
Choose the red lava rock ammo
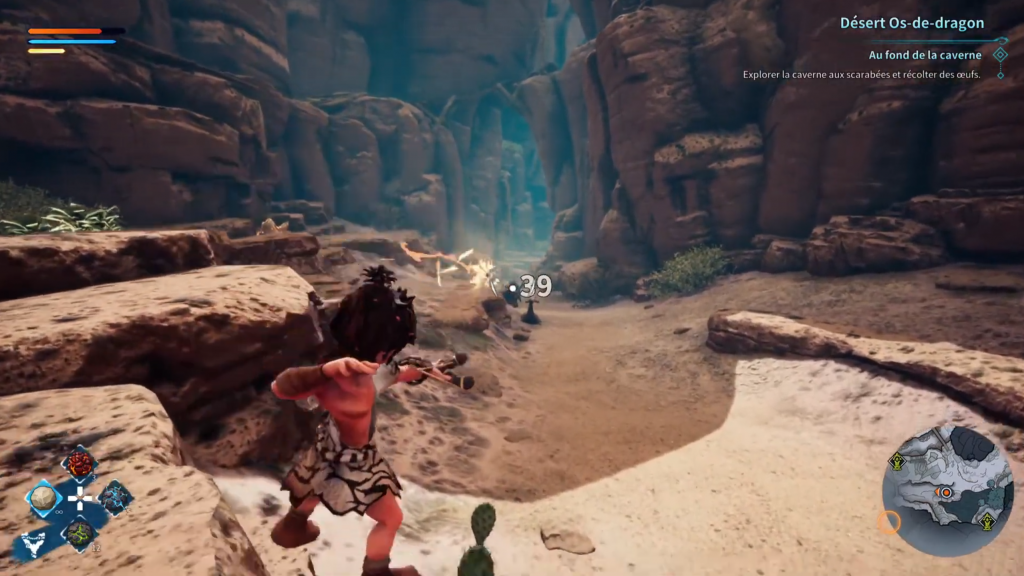[x=79, y=463]
